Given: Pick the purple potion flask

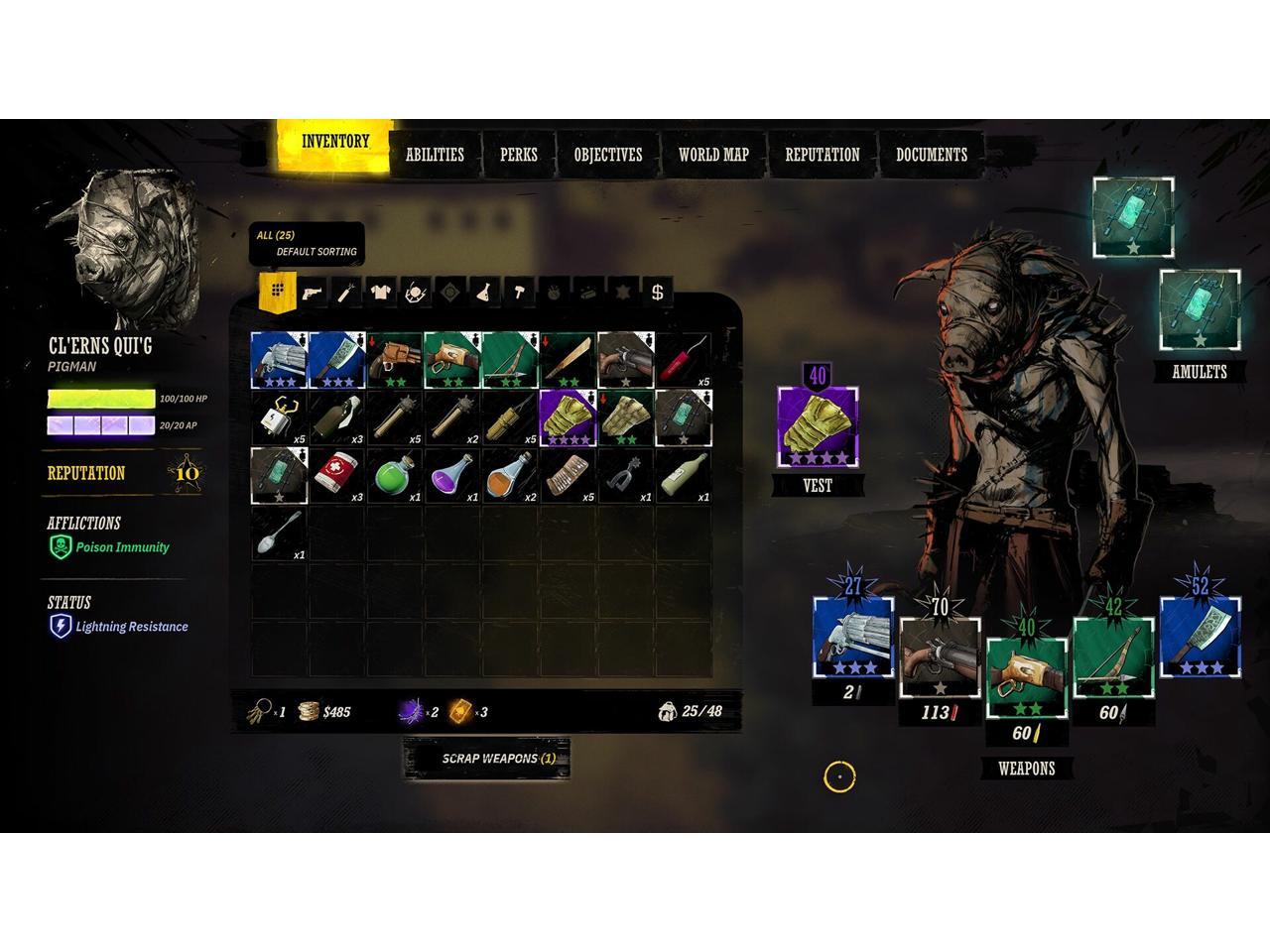Looking at the screenshot, I should pos(451,476).
